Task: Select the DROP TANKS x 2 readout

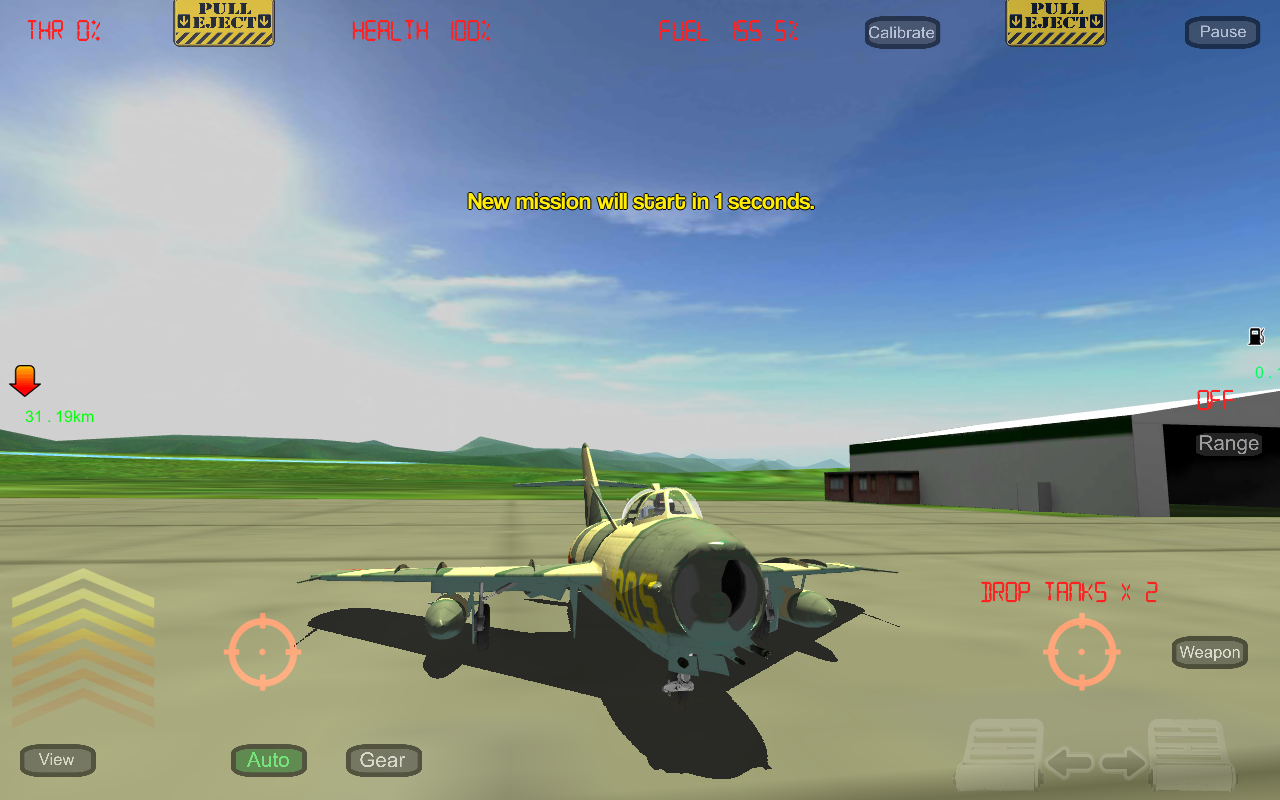Action: (1068, 591)
